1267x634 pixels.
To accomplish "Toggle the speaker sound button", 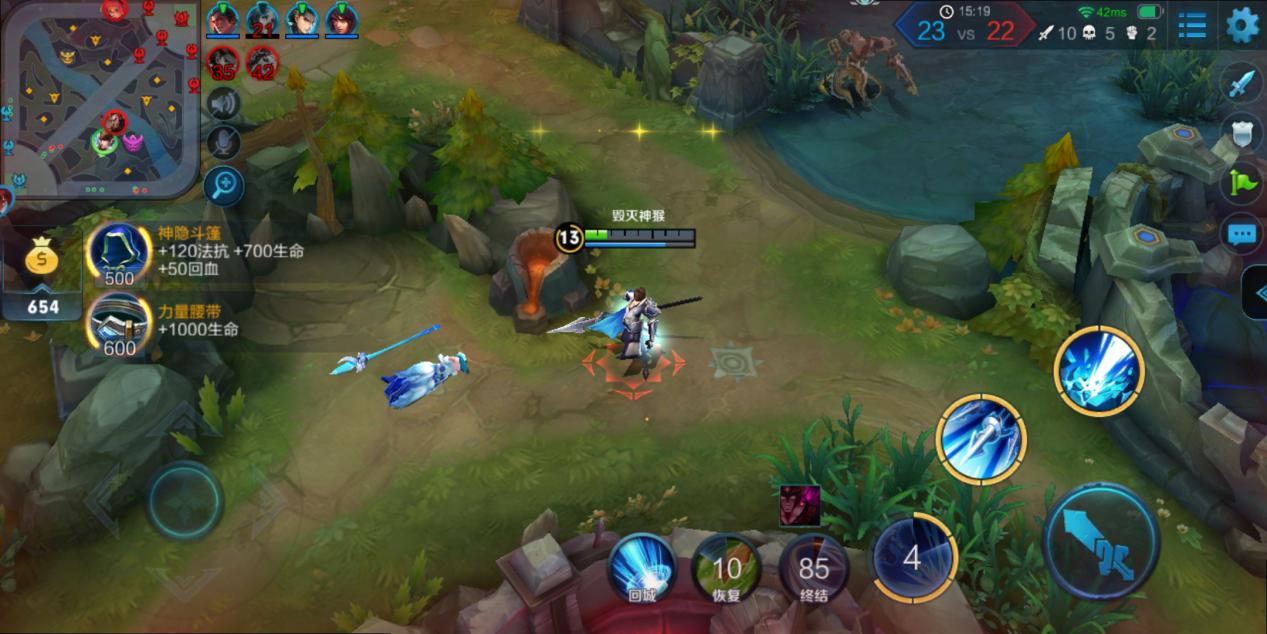I will point(224,104).
